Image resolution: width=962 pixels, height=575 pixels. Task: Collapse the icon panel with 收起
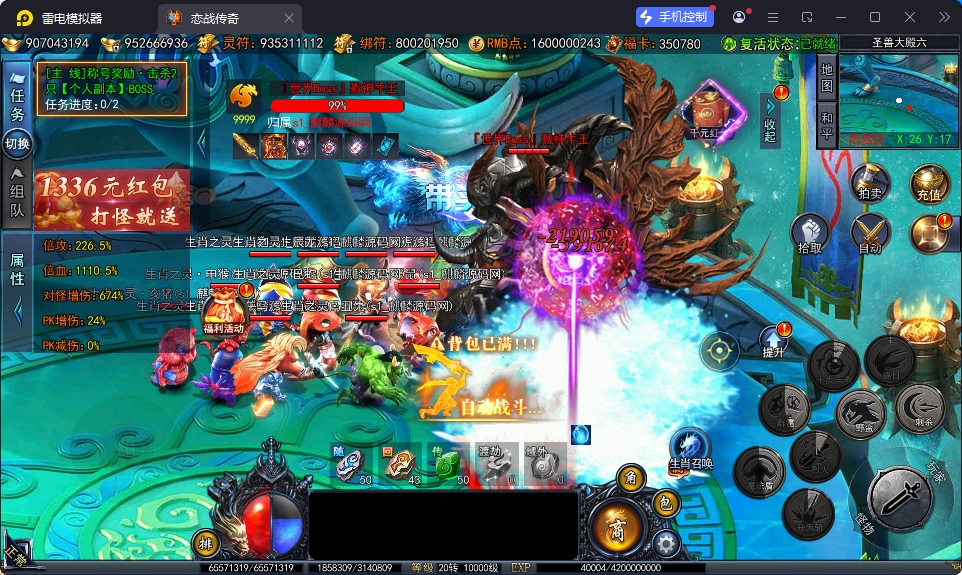[770, 120]
